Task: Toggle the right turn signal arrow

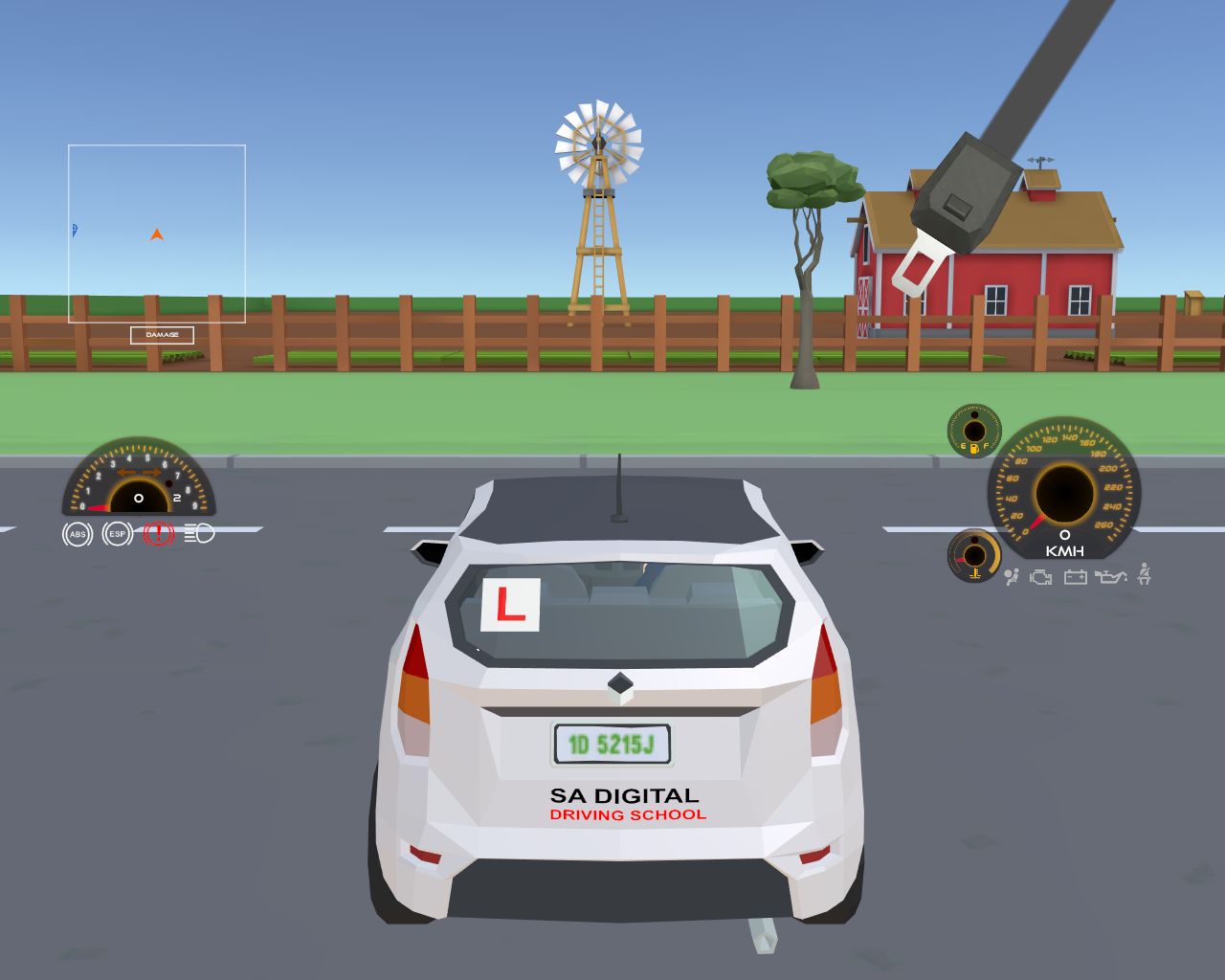Action: click(x=151, y=472)
